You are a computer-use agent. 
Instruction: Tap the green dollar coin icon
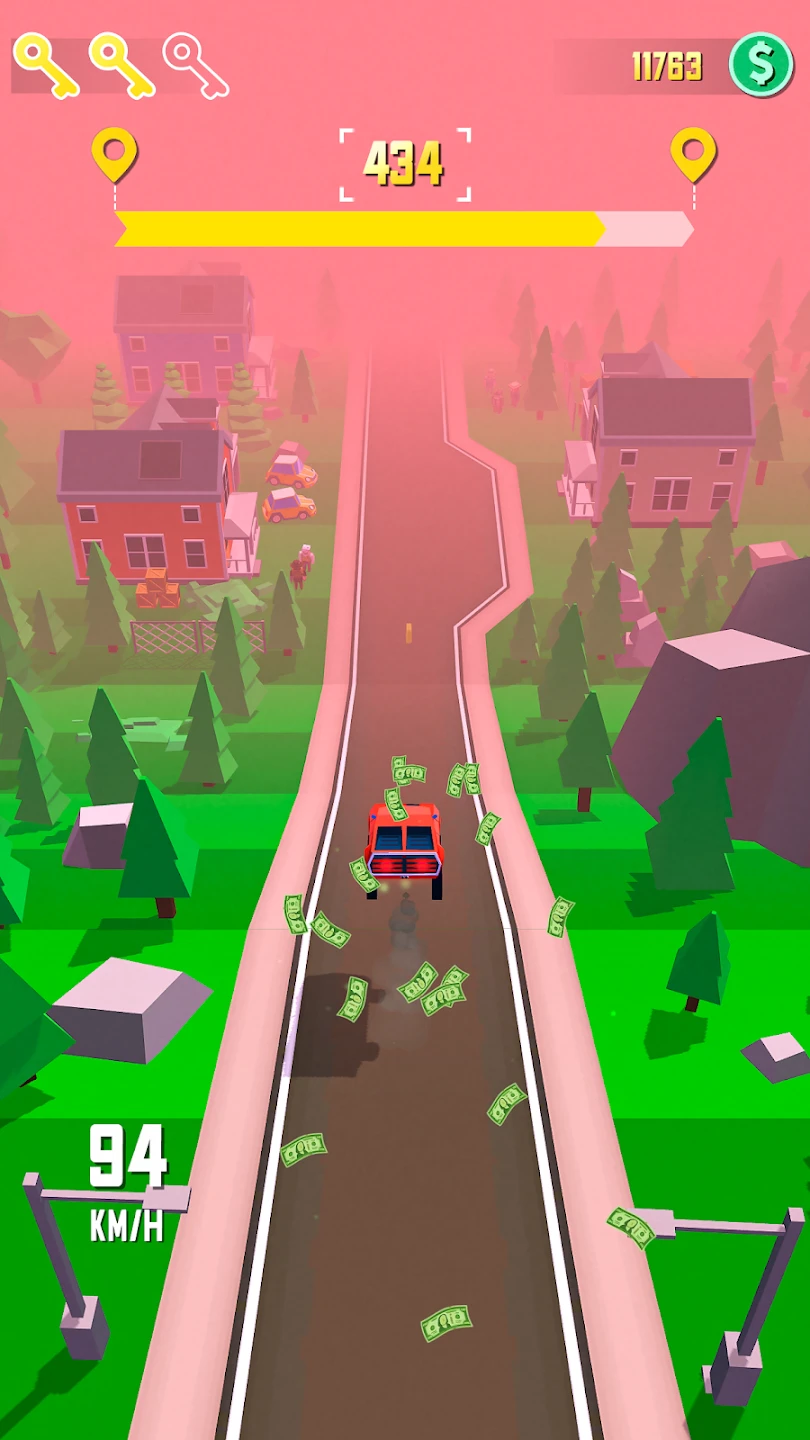point(760,65)
